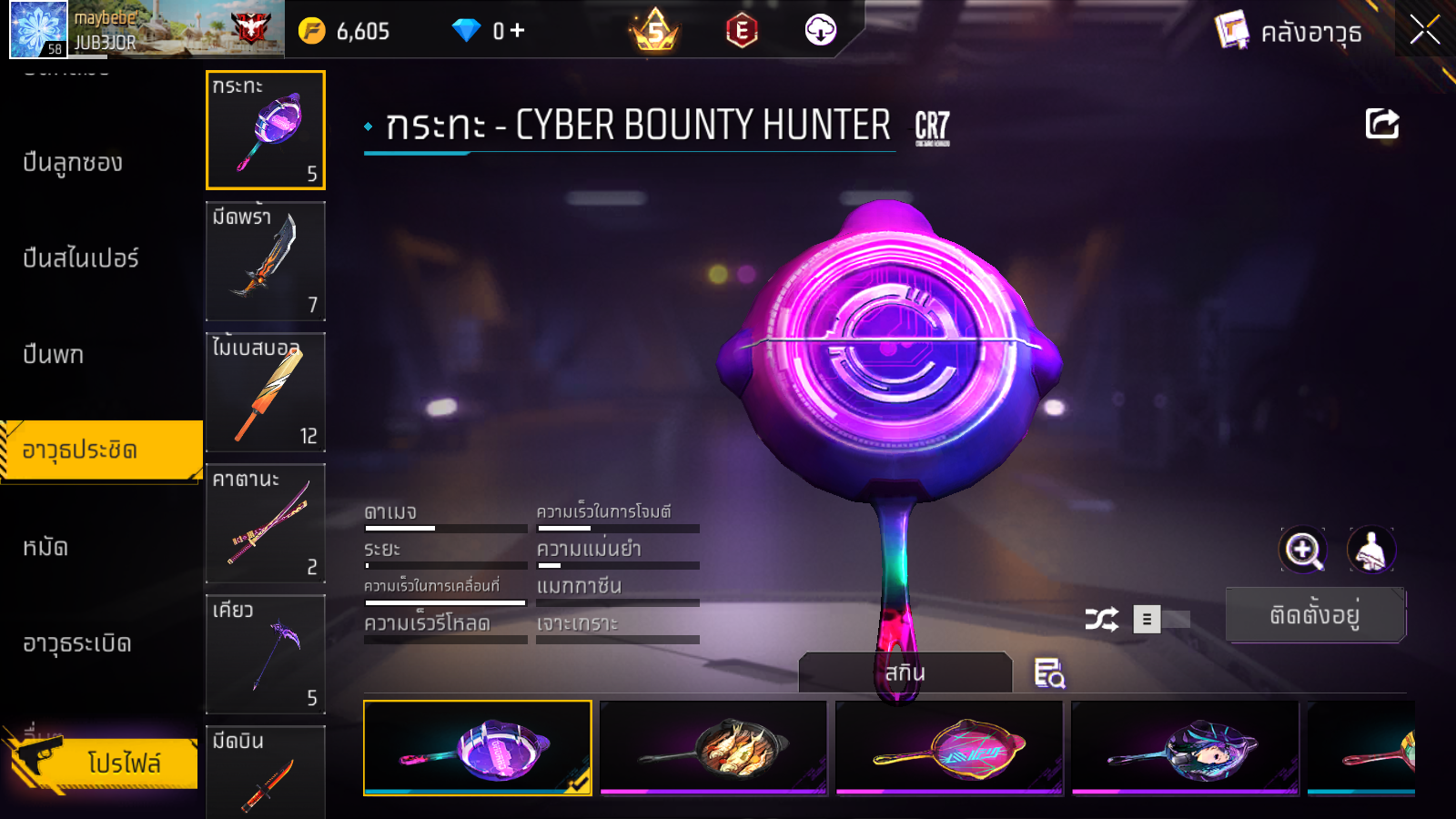Screen dimensions: 1456x819
Task: Choose the มีดพร้า machete weapon tile
Action: 266,261
